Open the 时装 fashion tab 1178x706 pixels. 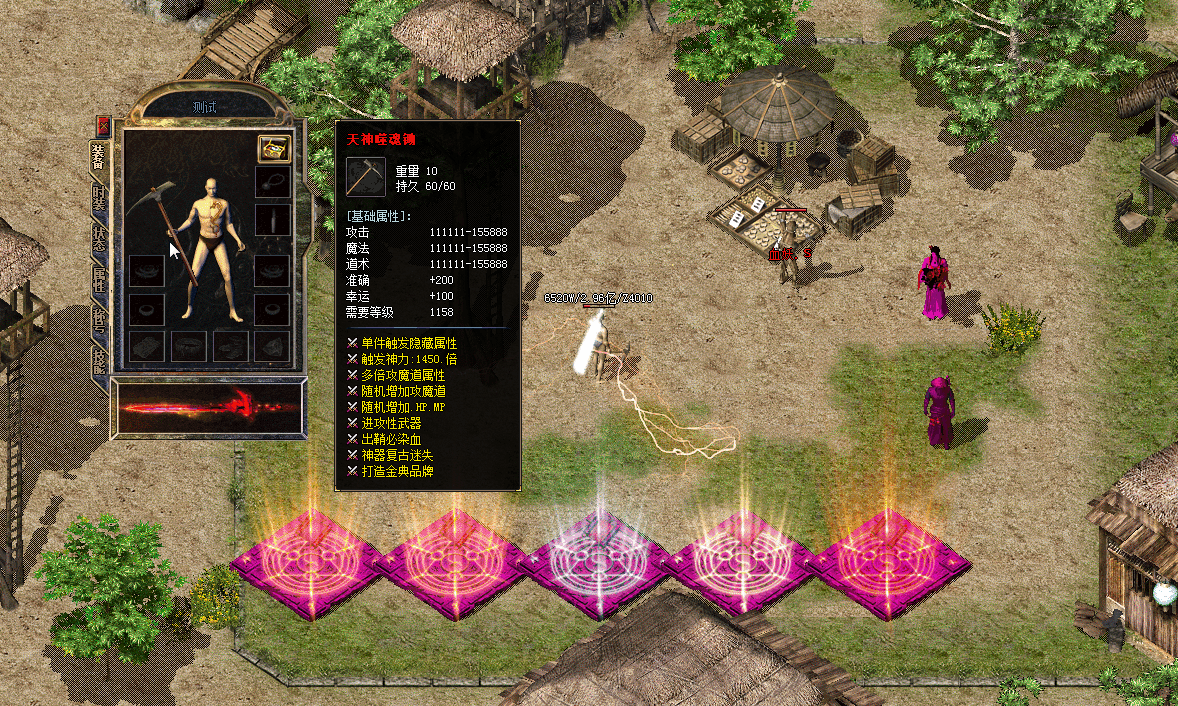99,198
